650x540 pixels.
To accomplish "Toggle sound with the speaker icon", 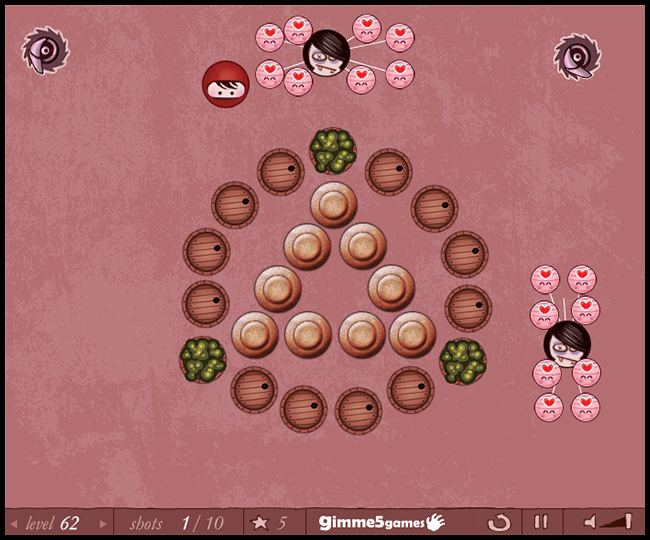I will (x=591, y=522).
